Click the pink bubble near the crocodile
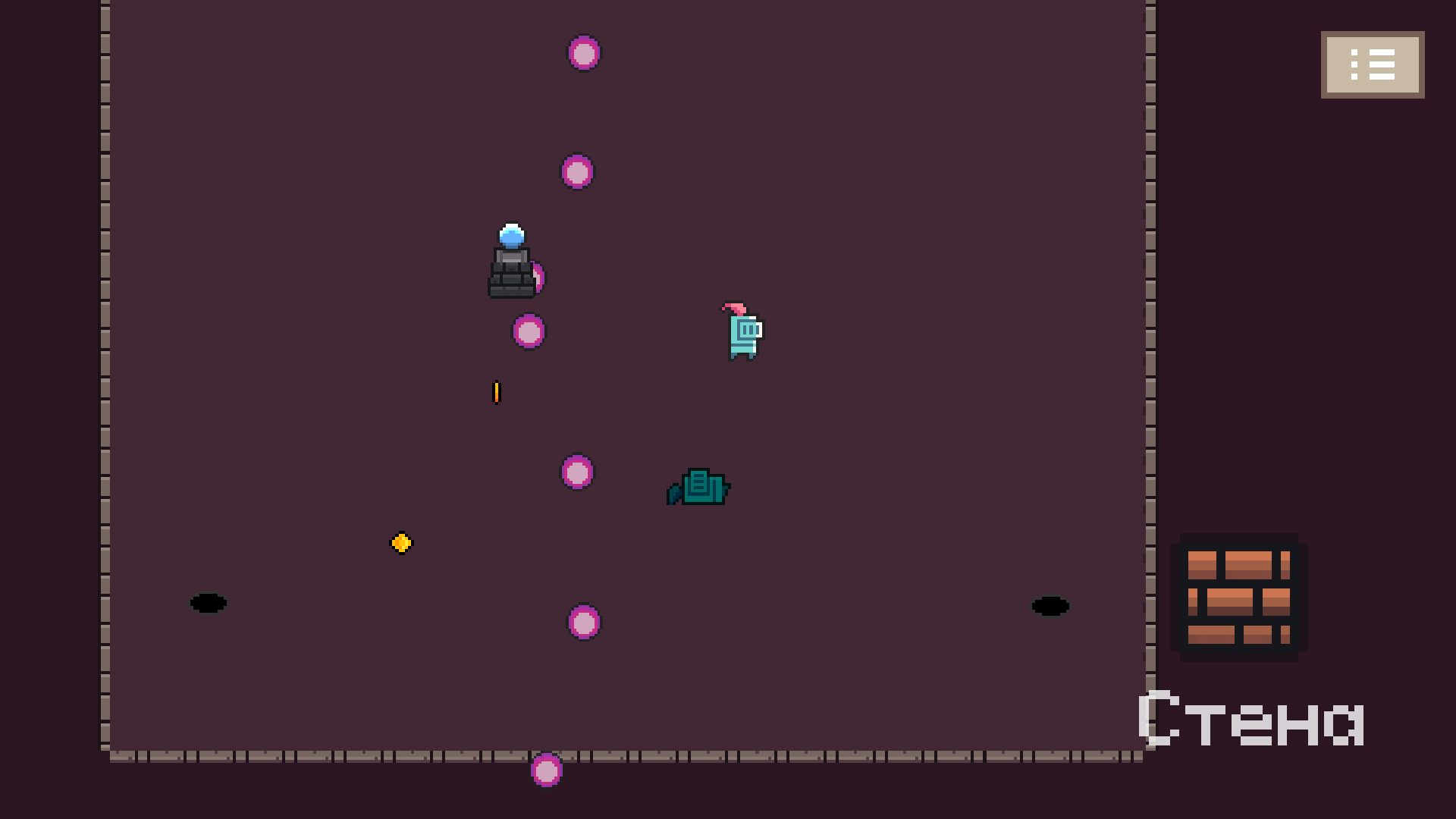This screenshot has width=1456, height=819. point(577,472)
